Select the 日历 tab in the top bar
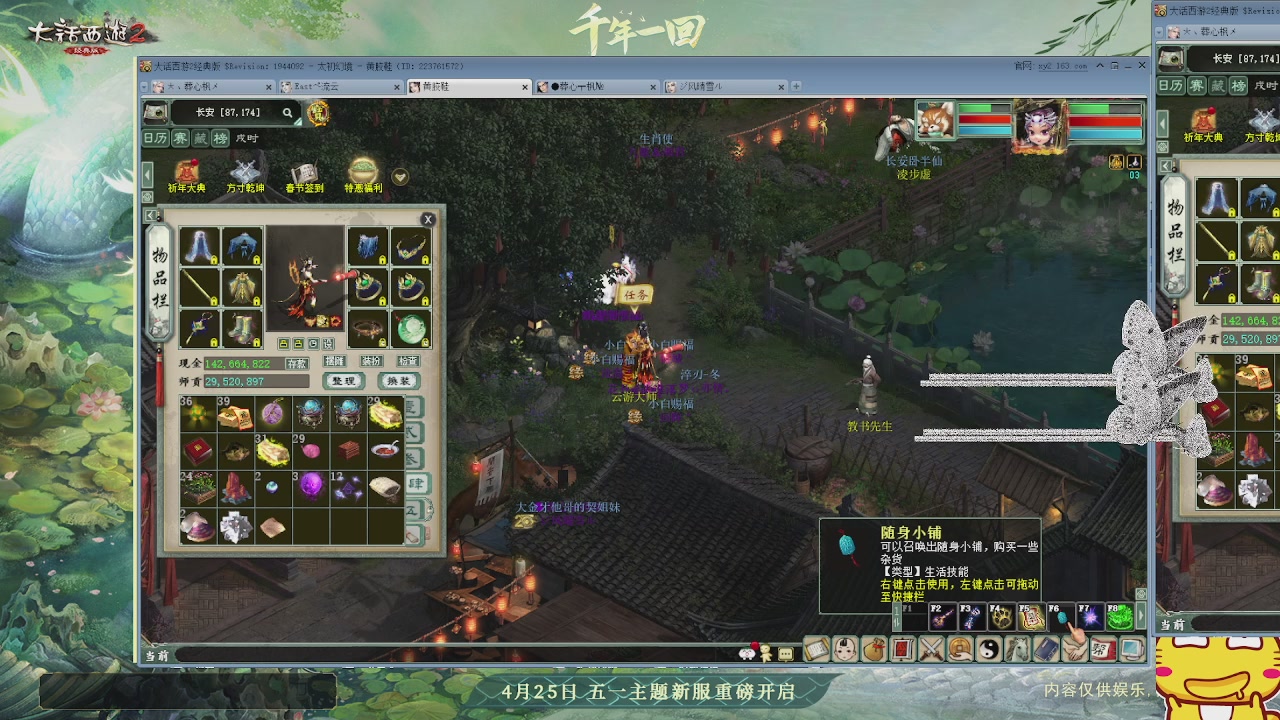The image size is (1280, 720). [x=155, y=137]
